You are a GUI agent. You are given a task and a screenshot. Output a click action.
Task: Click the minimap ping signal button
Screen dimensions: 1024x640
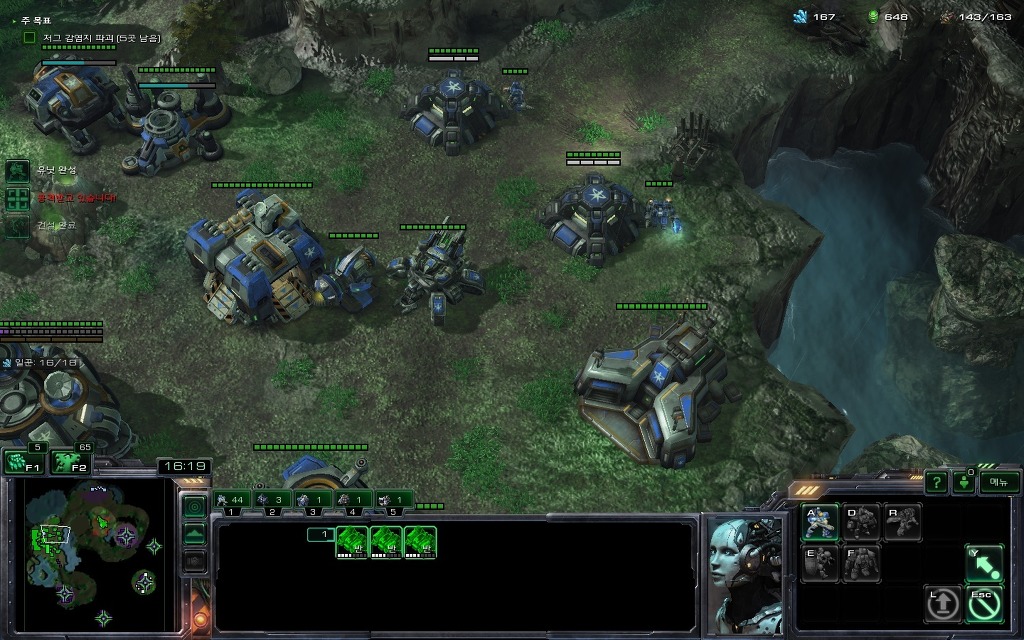195,506
